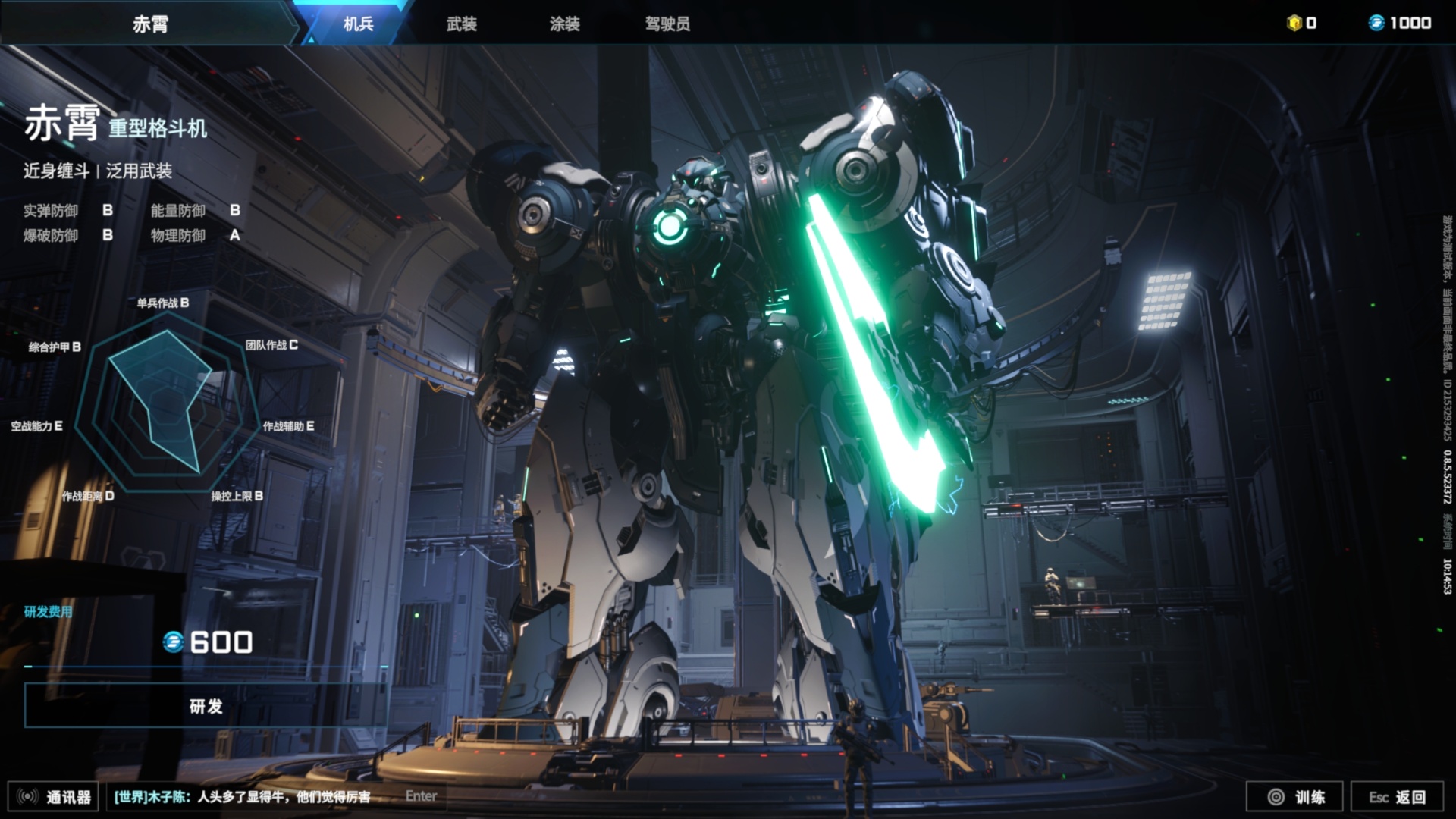
Task: Click the gold currency icon
Action: click(1294, 23)
